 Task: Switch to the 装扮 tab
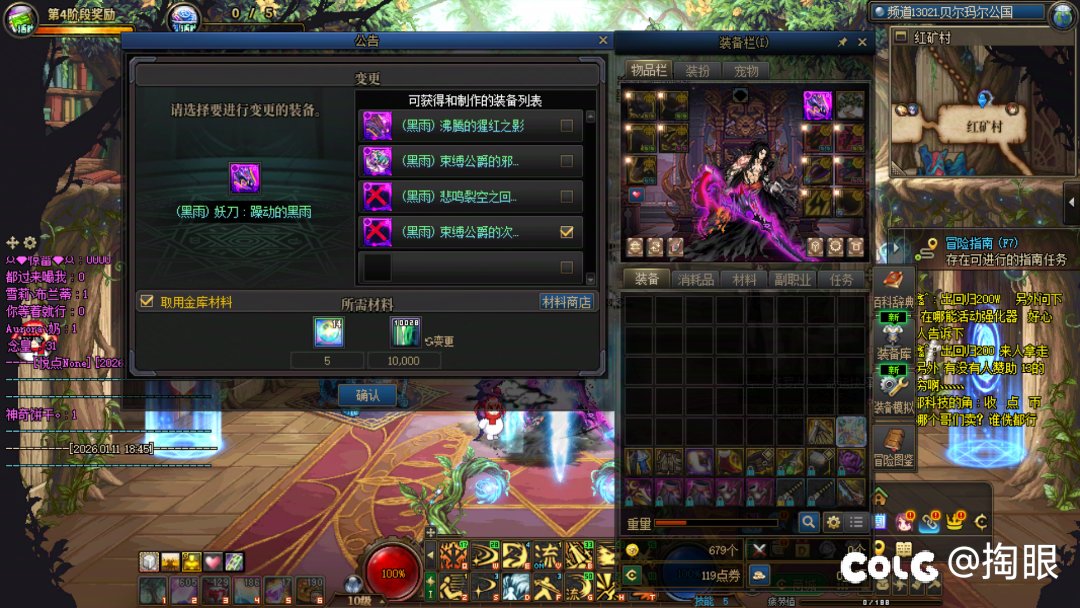pyautogui.click(x=697, y=71)
